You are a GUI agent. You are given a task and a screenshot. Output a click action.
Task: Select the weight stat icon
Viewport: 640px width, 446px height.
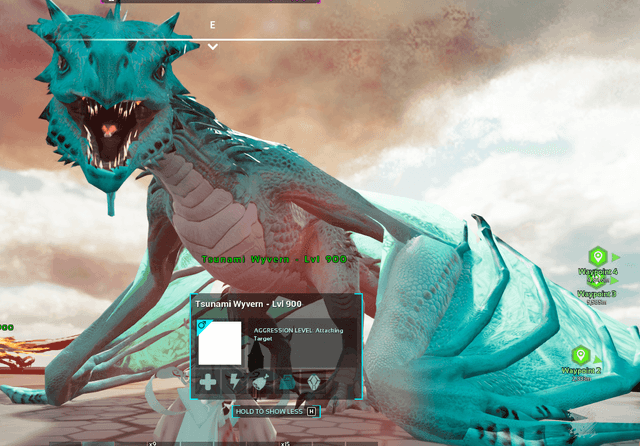tap(287, 382)
